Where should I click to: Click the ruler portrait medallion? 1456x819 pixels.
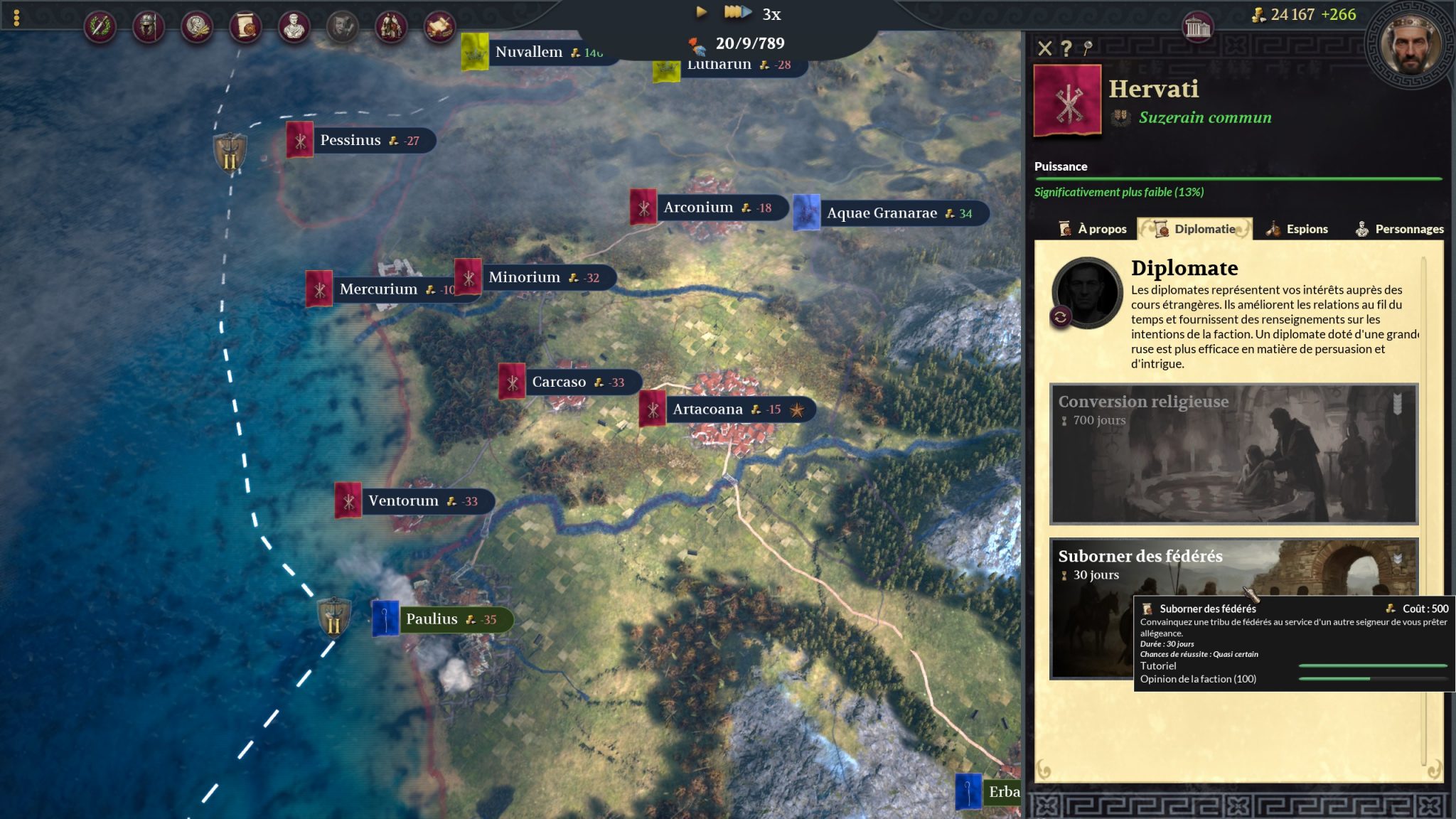(1410, 44)
